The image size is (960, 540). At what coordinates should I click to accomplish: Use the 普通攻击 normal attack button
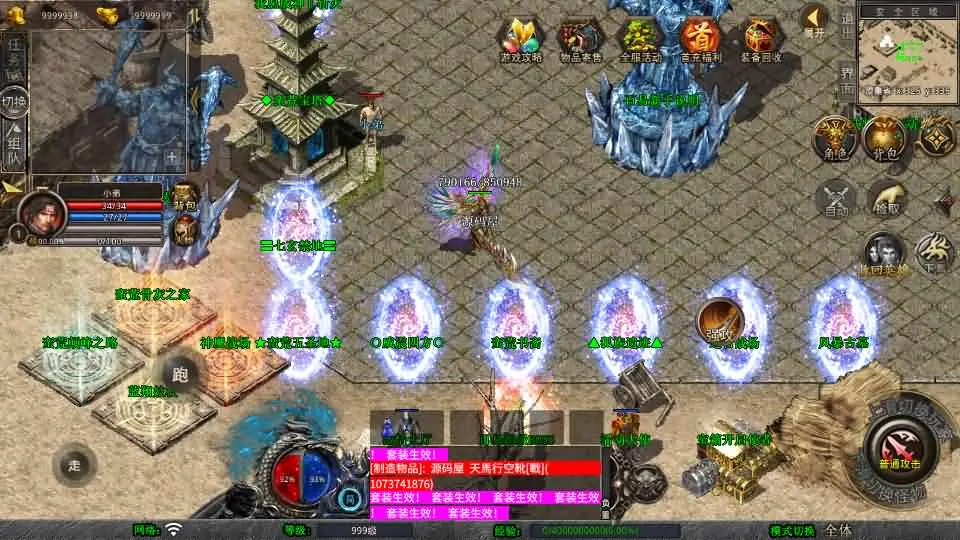pos(900,447)
